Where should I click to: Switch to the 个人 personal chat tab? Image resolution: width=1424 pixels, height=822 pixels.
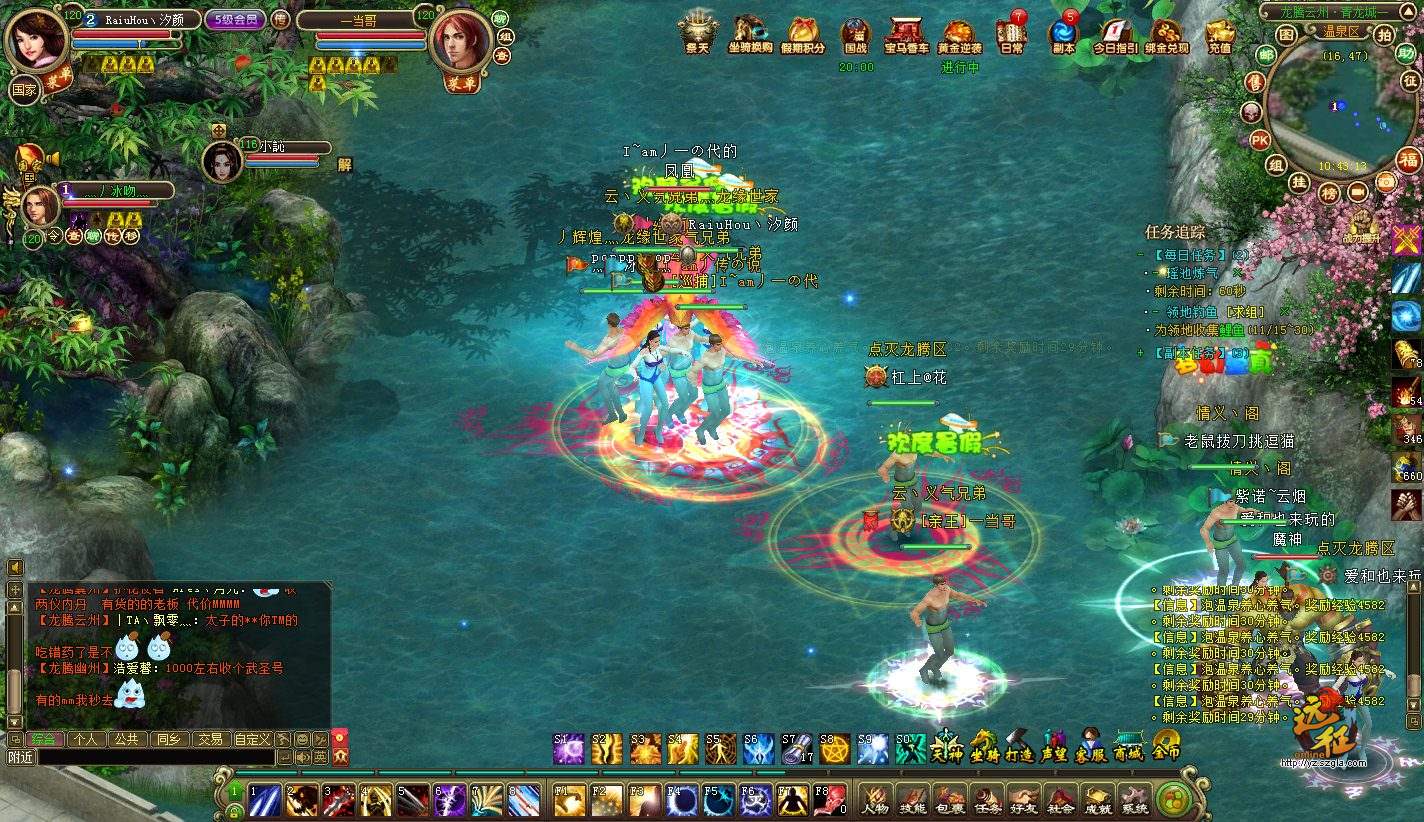coord(86,739)
